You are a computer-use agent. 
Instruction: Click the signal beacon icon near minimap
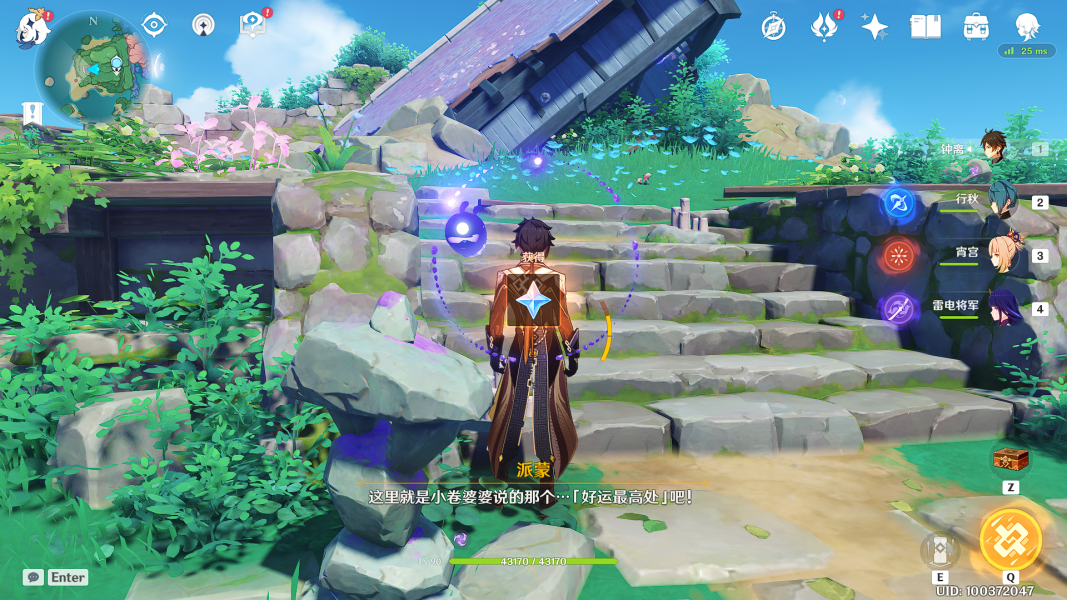tap(203, 25)
